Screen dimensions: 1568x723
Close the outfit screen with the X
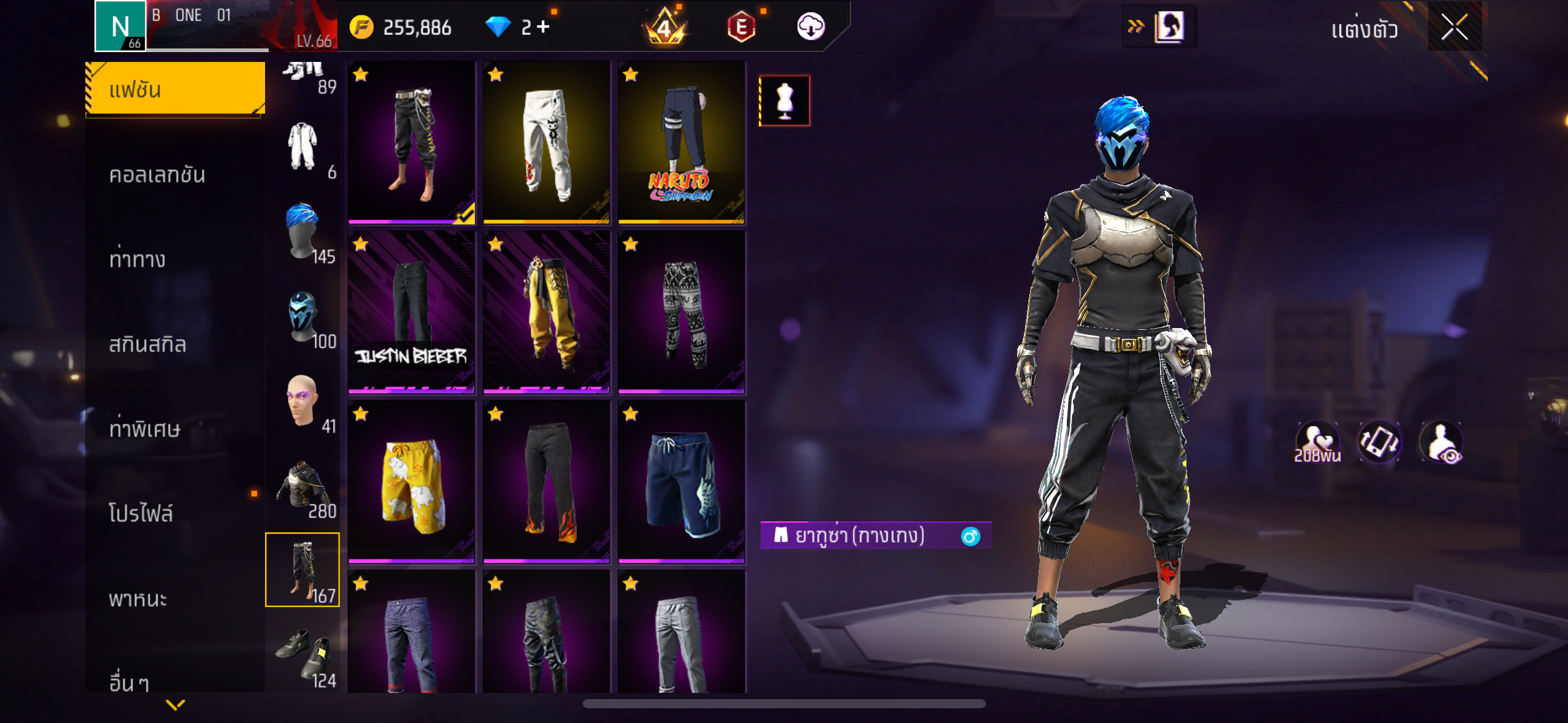pos(1454,27)
